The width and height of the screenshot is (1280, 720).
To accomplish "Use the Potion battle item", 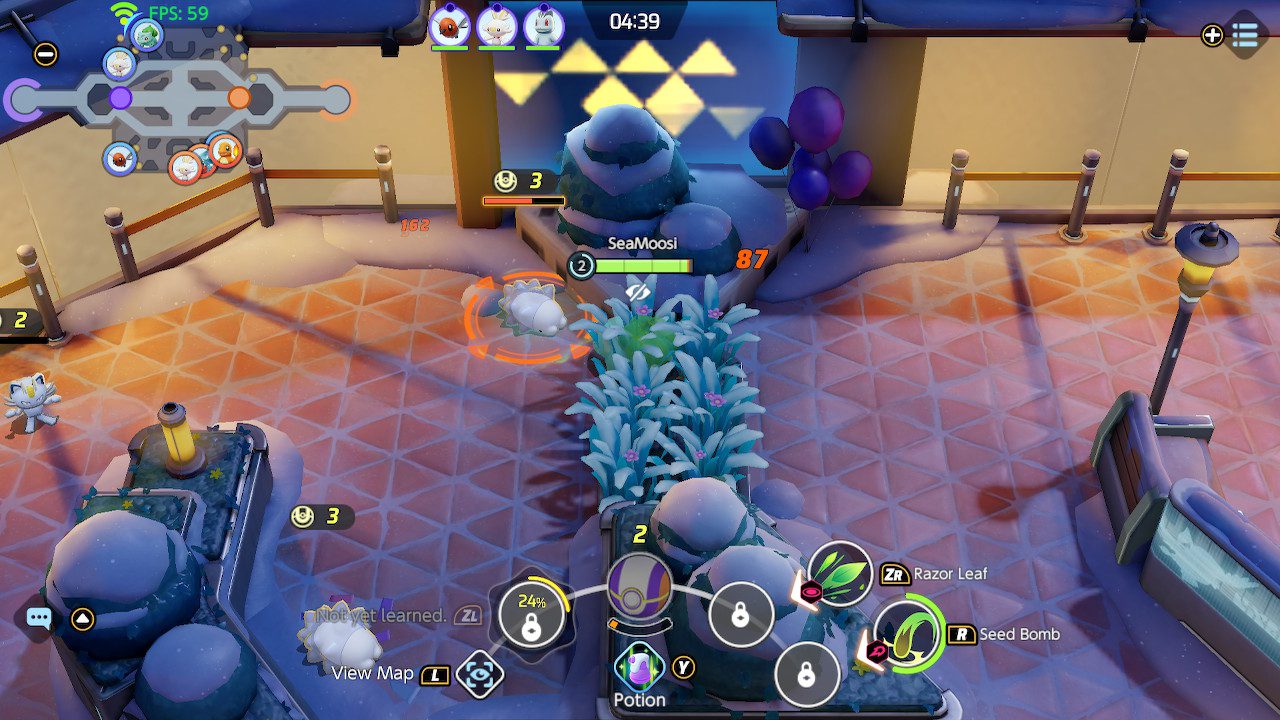I will 639,668.
